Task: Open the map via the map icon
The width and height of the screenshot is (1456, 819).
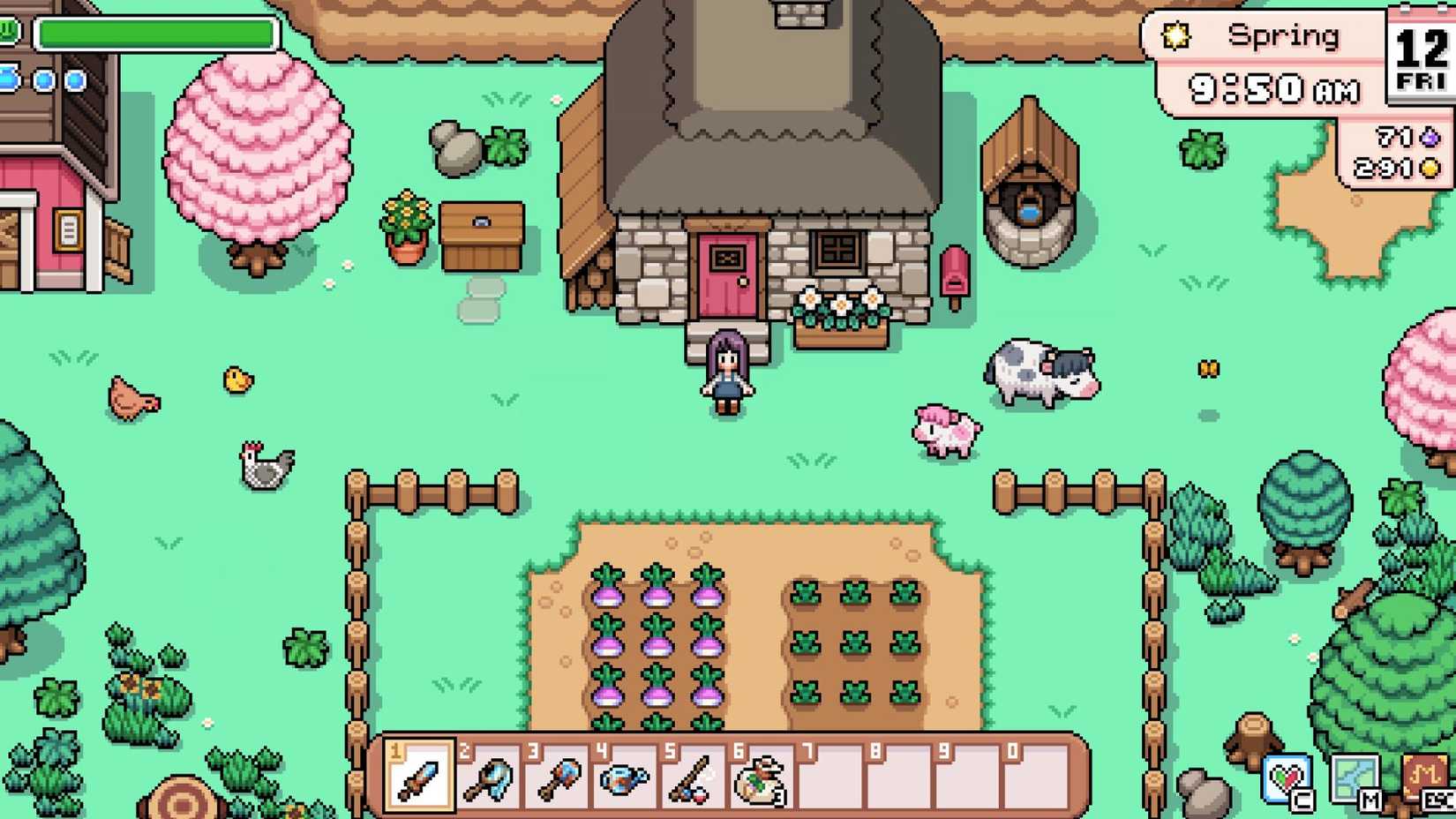Action: 1356,778
